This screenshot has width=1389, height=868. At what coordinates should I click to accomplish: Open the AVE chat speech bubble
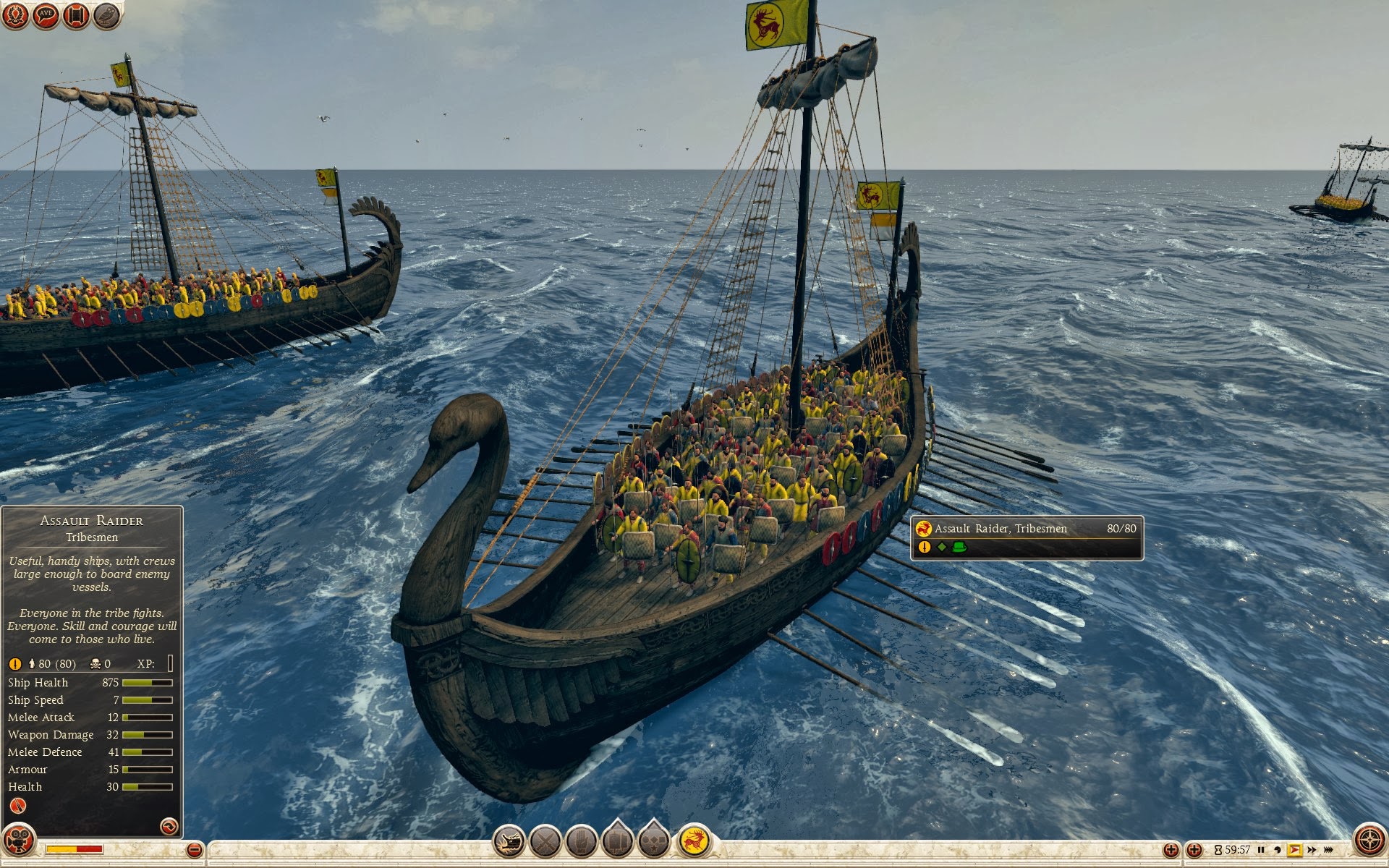point(46,15)
